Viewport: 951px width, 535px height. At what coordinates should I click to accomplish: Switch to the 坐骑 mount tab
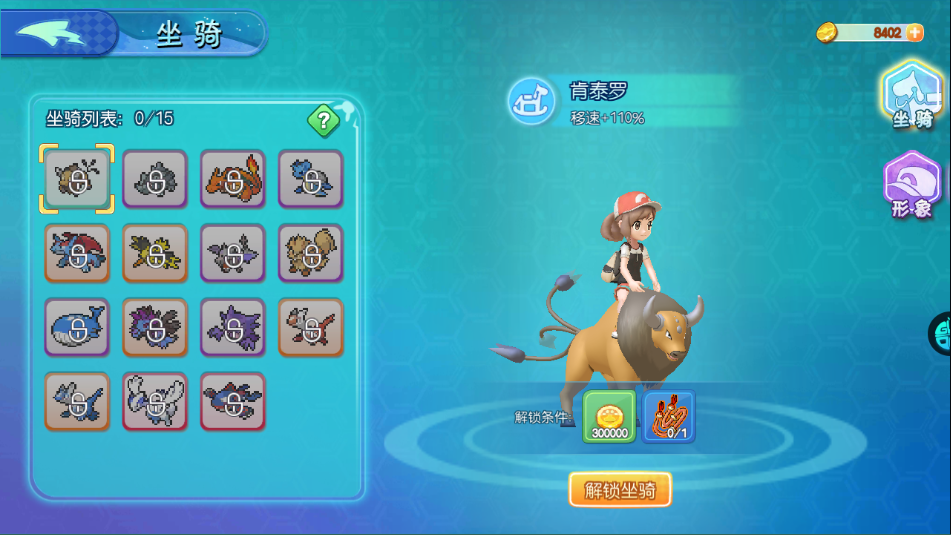click(912, 97)
